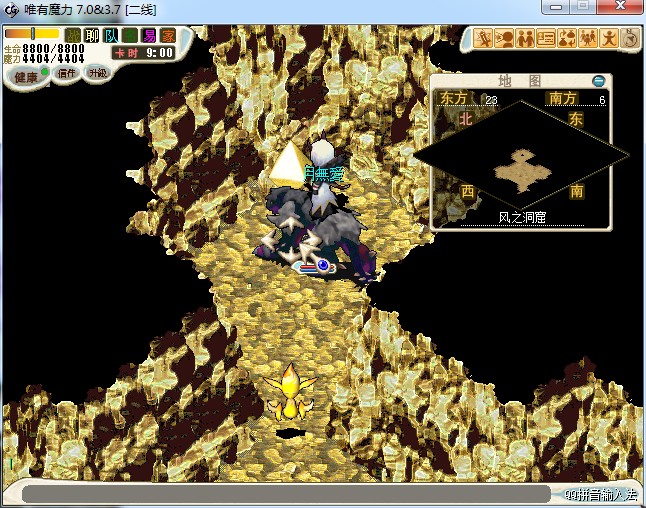Focus the chat input bar
Screen dimensions: 646x508
click(285, 494)
